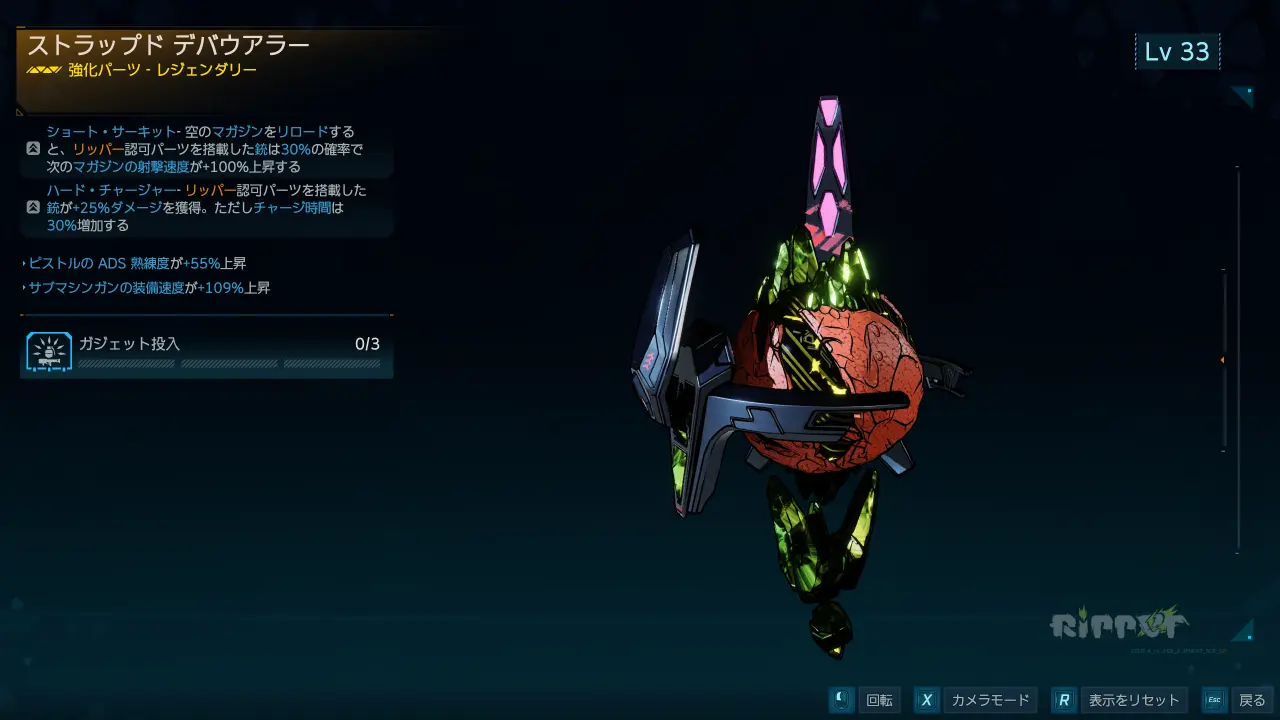This screenshot has width=1280, height=720.
Task: Expand the ショート・サーキット perk description
Action: tap(33, 149)
